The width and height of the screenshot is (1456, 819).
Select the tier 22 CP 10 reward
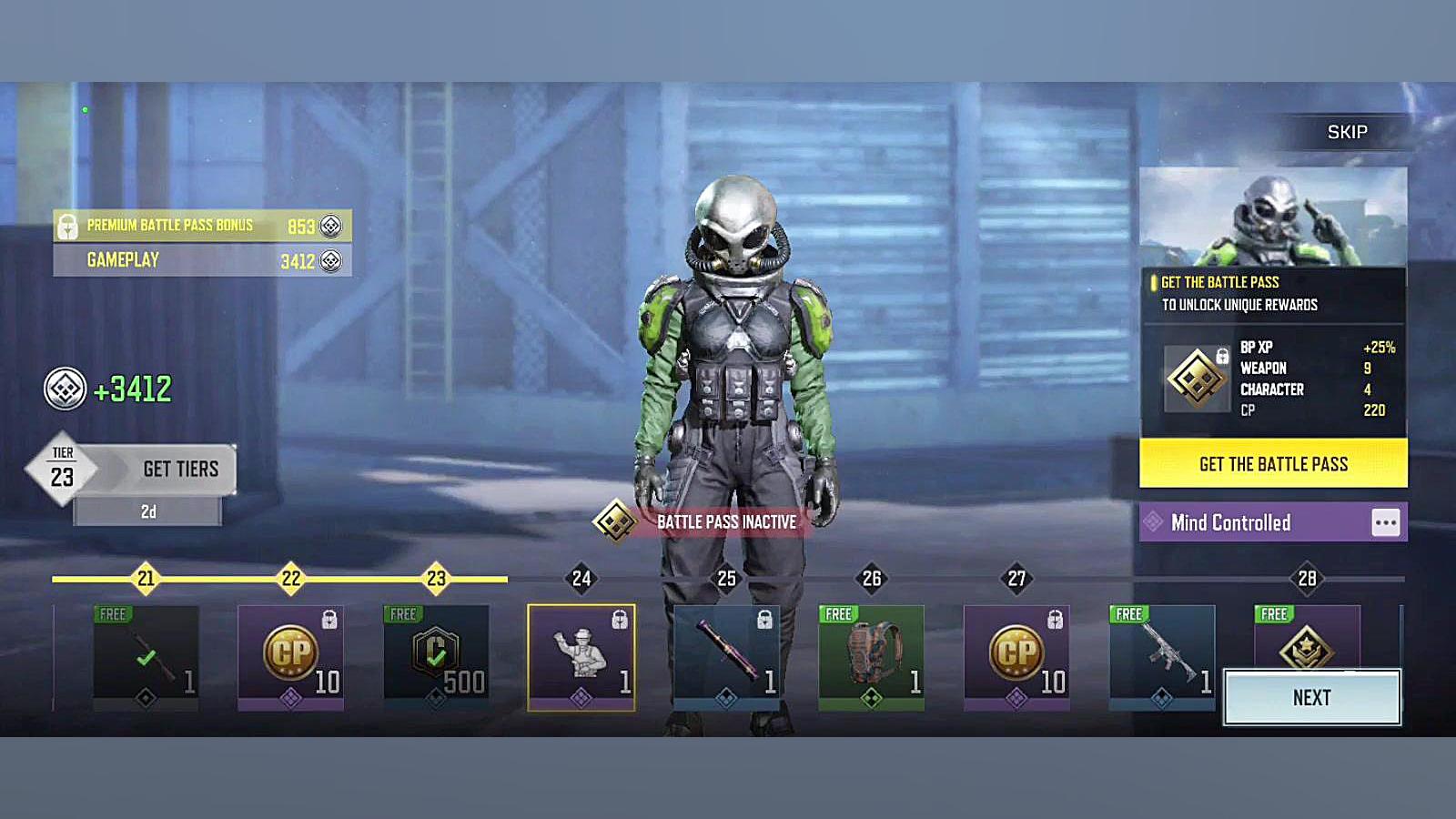pos(290,657)
